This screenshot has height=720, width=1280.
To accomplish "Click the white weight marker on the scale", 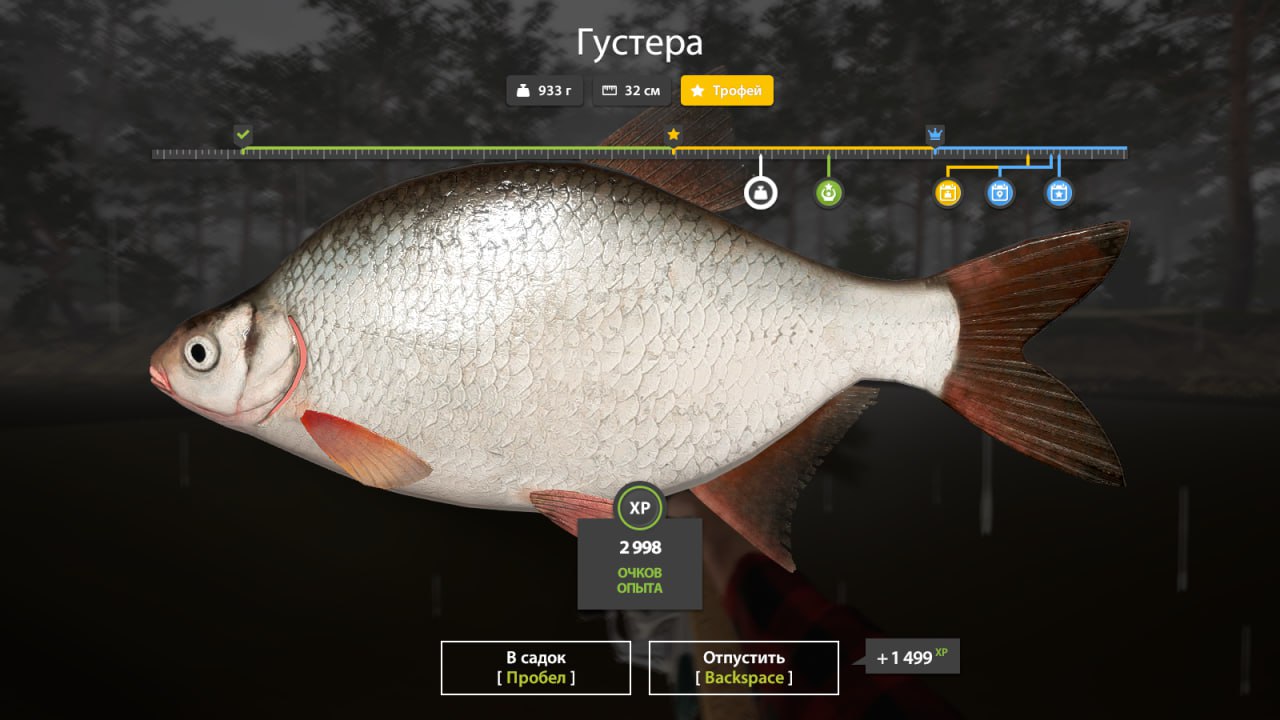I will click(x=760, y=192).
